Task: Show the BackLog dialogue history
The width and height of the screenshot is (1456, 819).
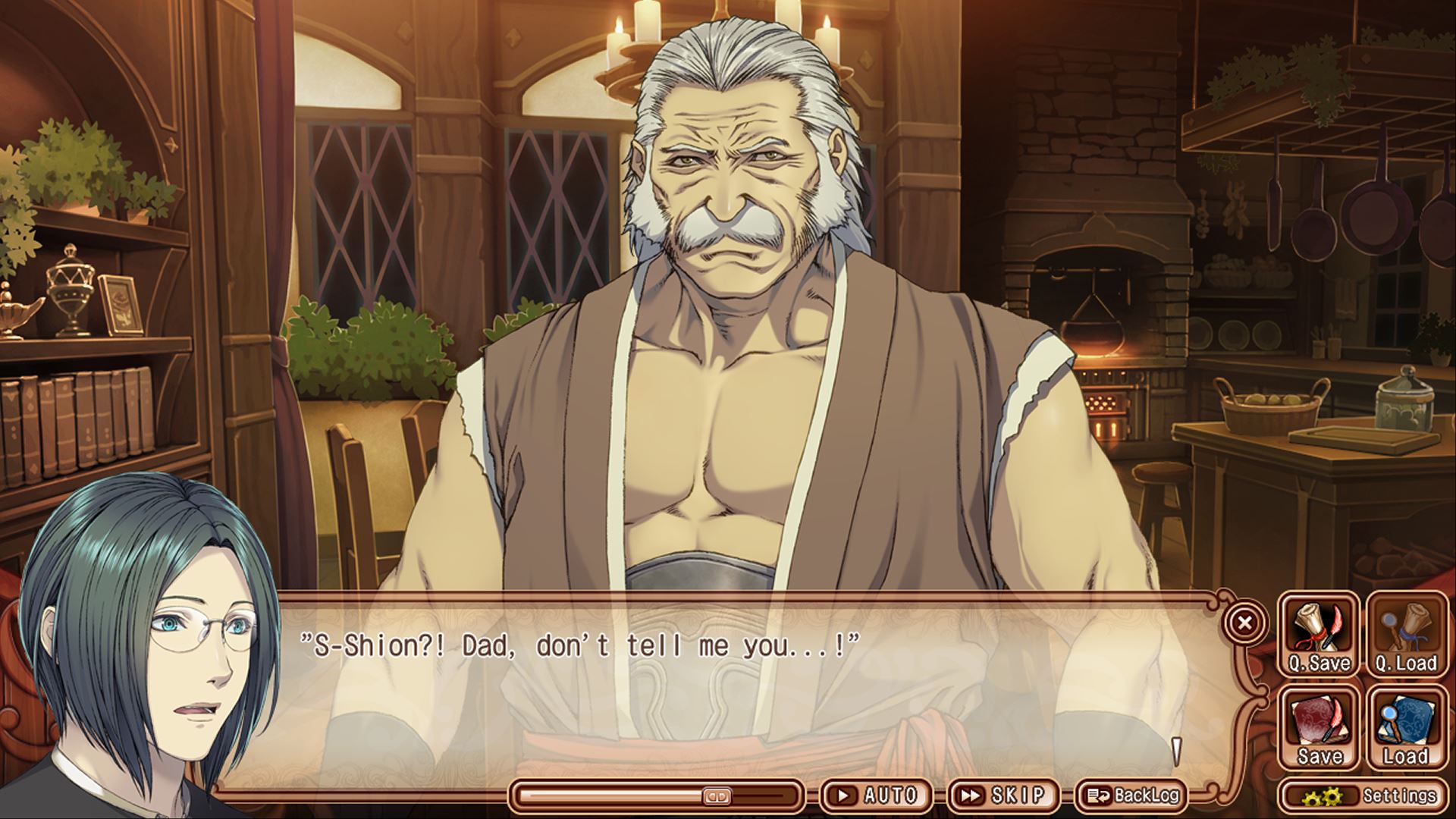Action: (x=1132, y=795)
